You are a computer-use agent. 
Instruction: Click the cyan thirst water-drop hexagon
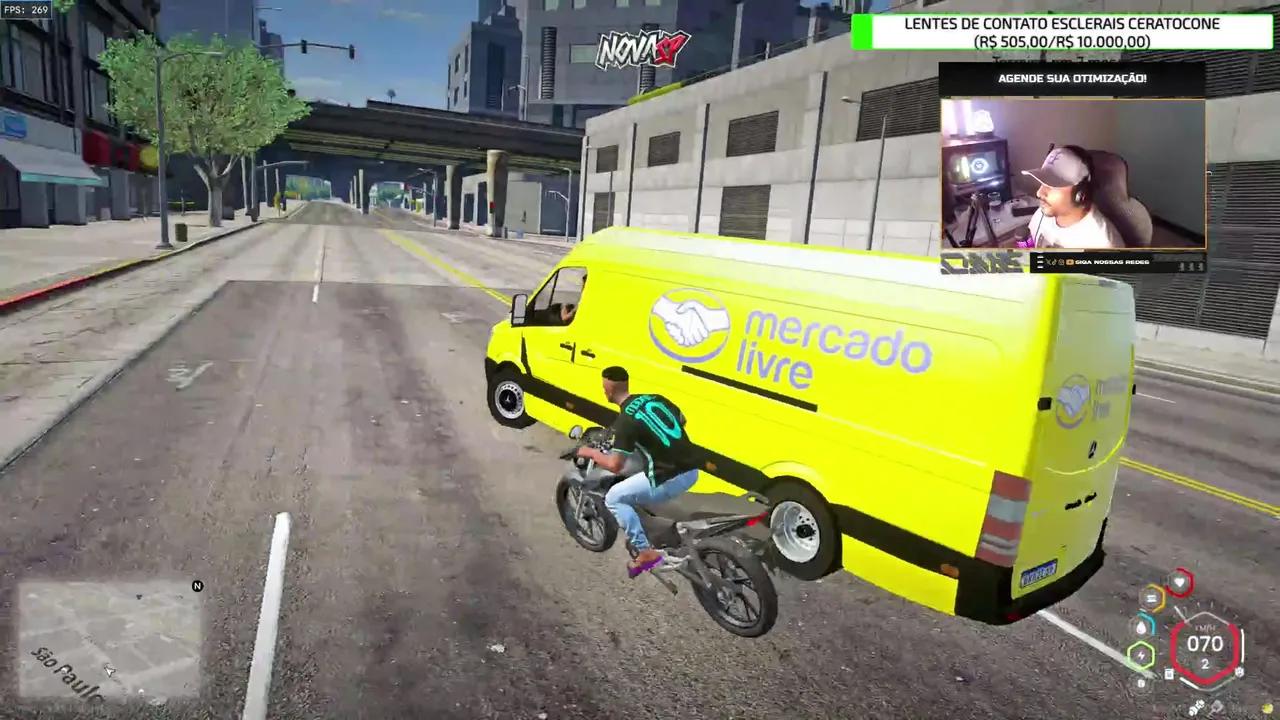1142,626
